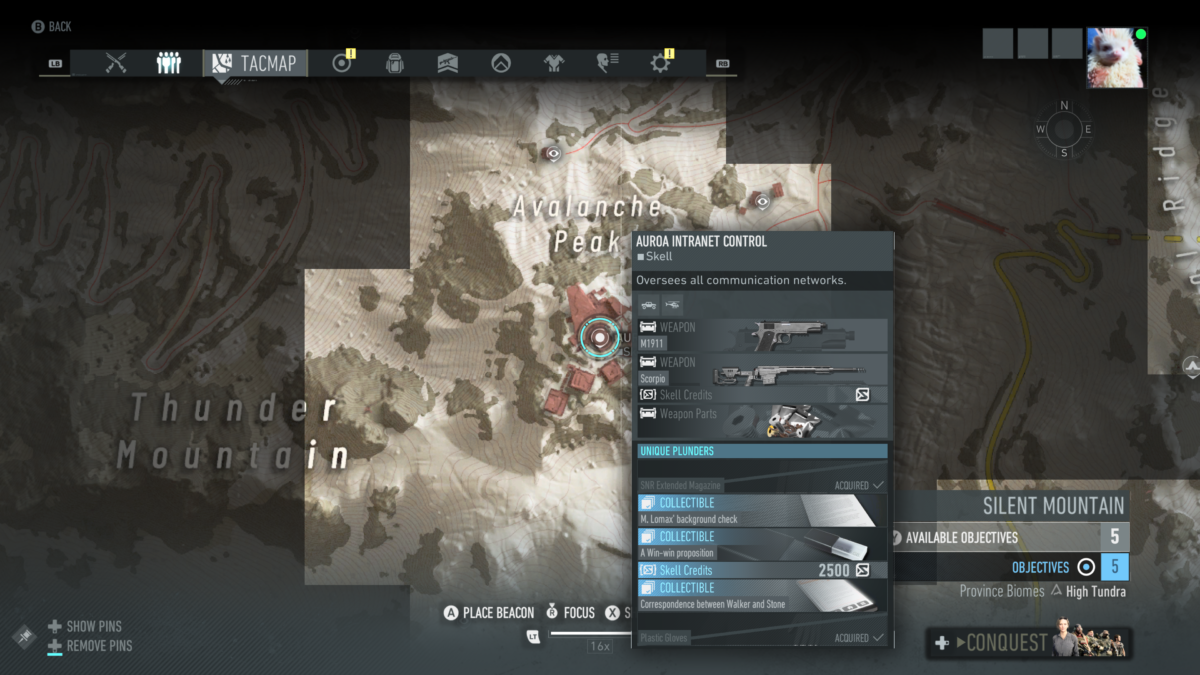Select the M1911 weapon reward row
Image resolution: width=1200 pixels, height=675 pixels.
click(762, 335)
